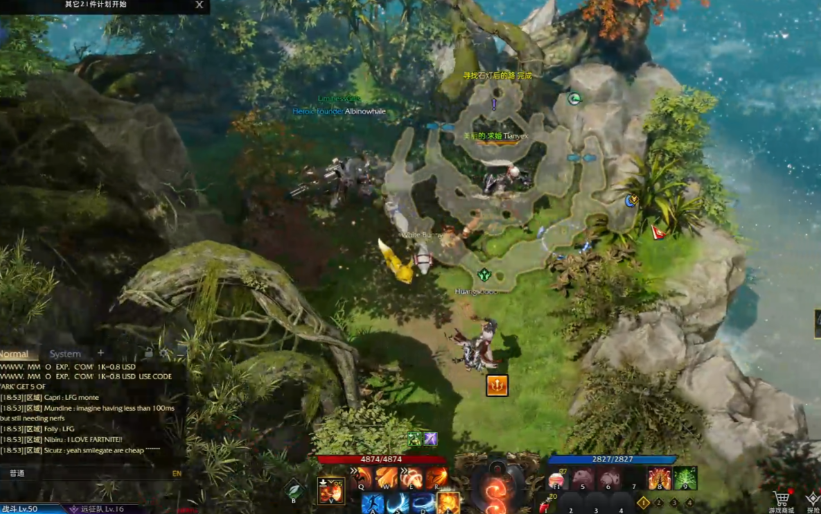Screen dimensions: 821x514
Task: Use the red potion in slot F1
Action: 557,480
